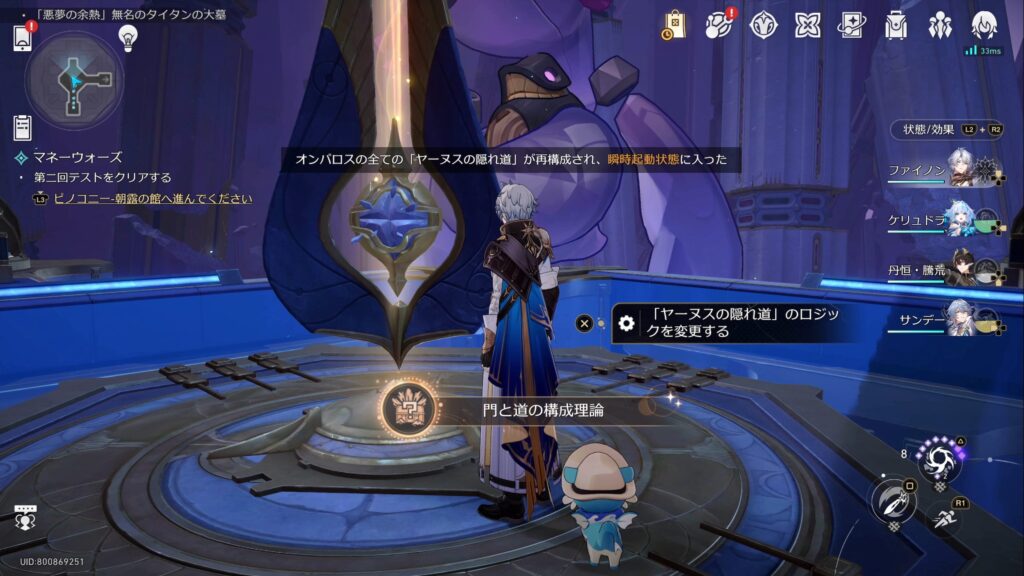
Task: Open the team lineup icon
Action: pos(939,25)
